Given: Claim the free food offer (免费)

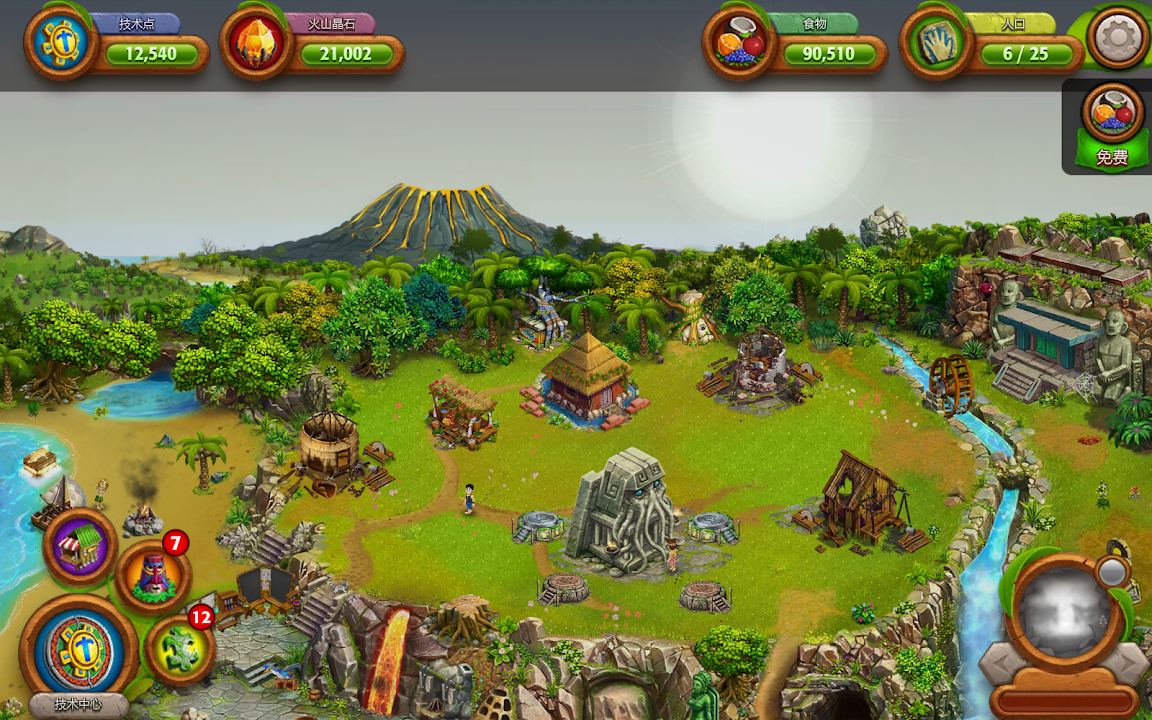Looking at the screenshot, I should click(1111, 127).
